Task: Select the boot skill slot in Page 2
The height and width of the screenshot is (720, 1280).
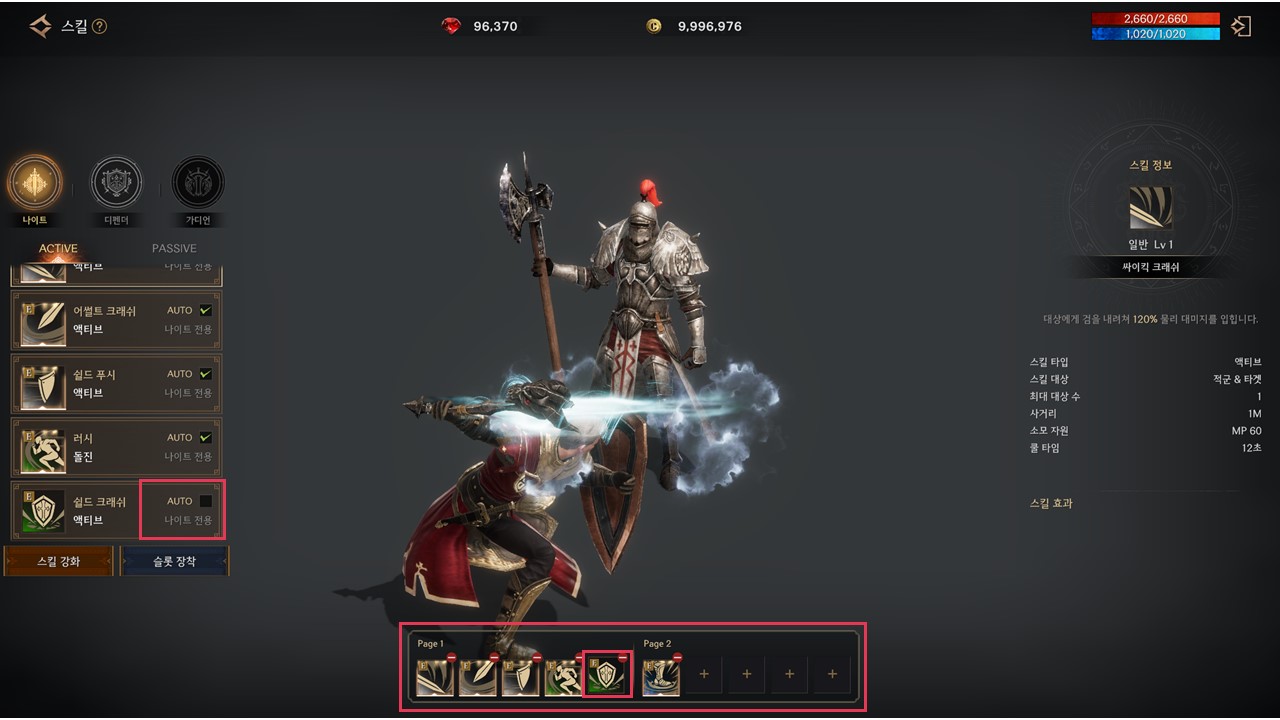Action: point(660,678)
